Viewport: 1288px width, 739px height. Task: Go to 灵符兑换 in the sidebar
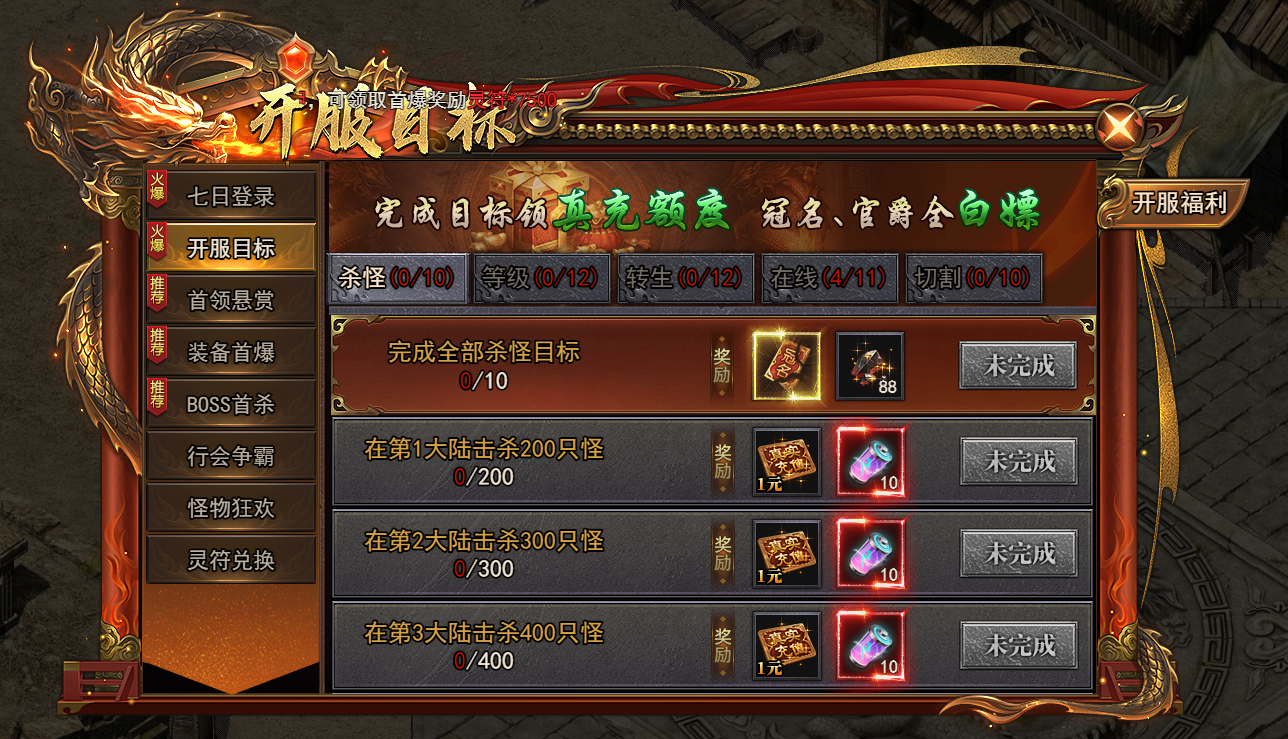click(231, 560)
